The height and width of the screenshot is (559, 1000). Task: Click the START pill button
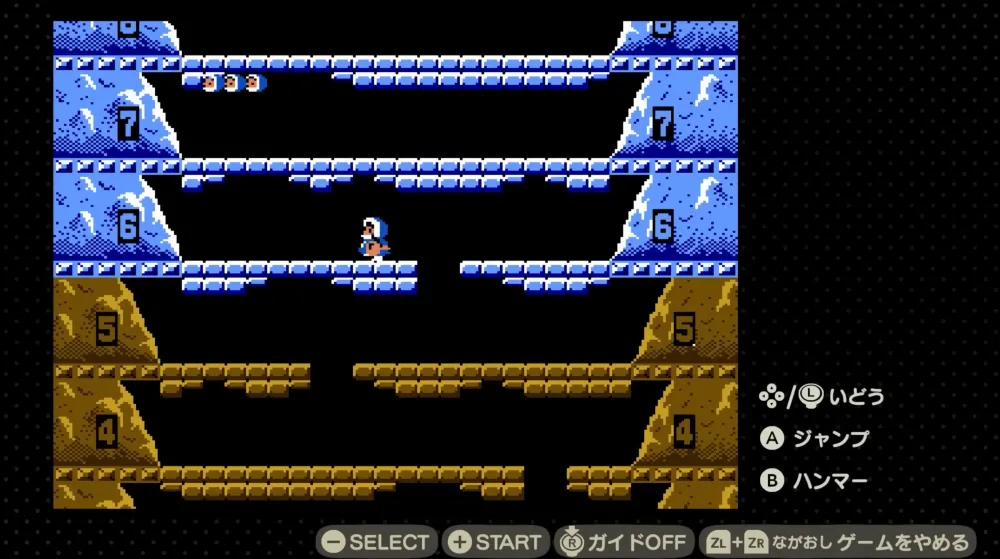496,542
